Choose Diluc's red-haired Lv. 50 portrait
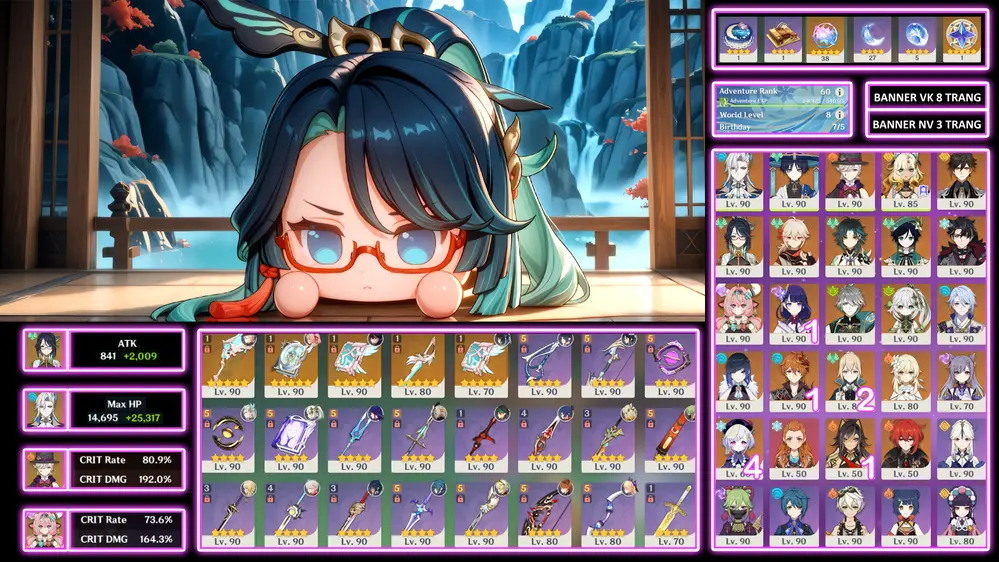The width and height of the screenshot is (999, 562). point(905,443)
